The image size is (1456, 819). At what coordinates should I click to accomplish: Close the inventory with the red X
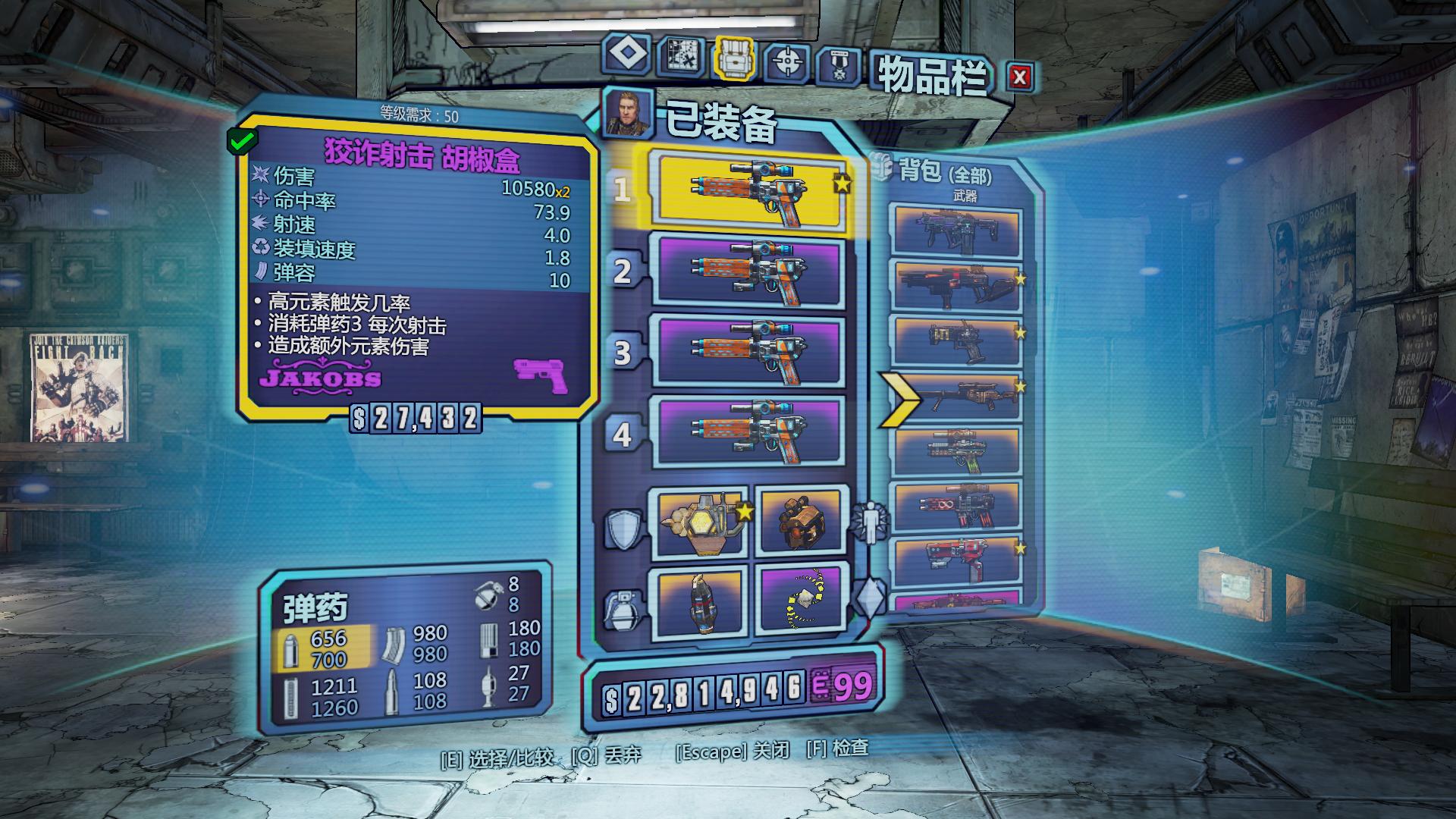[x=1019, y=77]
